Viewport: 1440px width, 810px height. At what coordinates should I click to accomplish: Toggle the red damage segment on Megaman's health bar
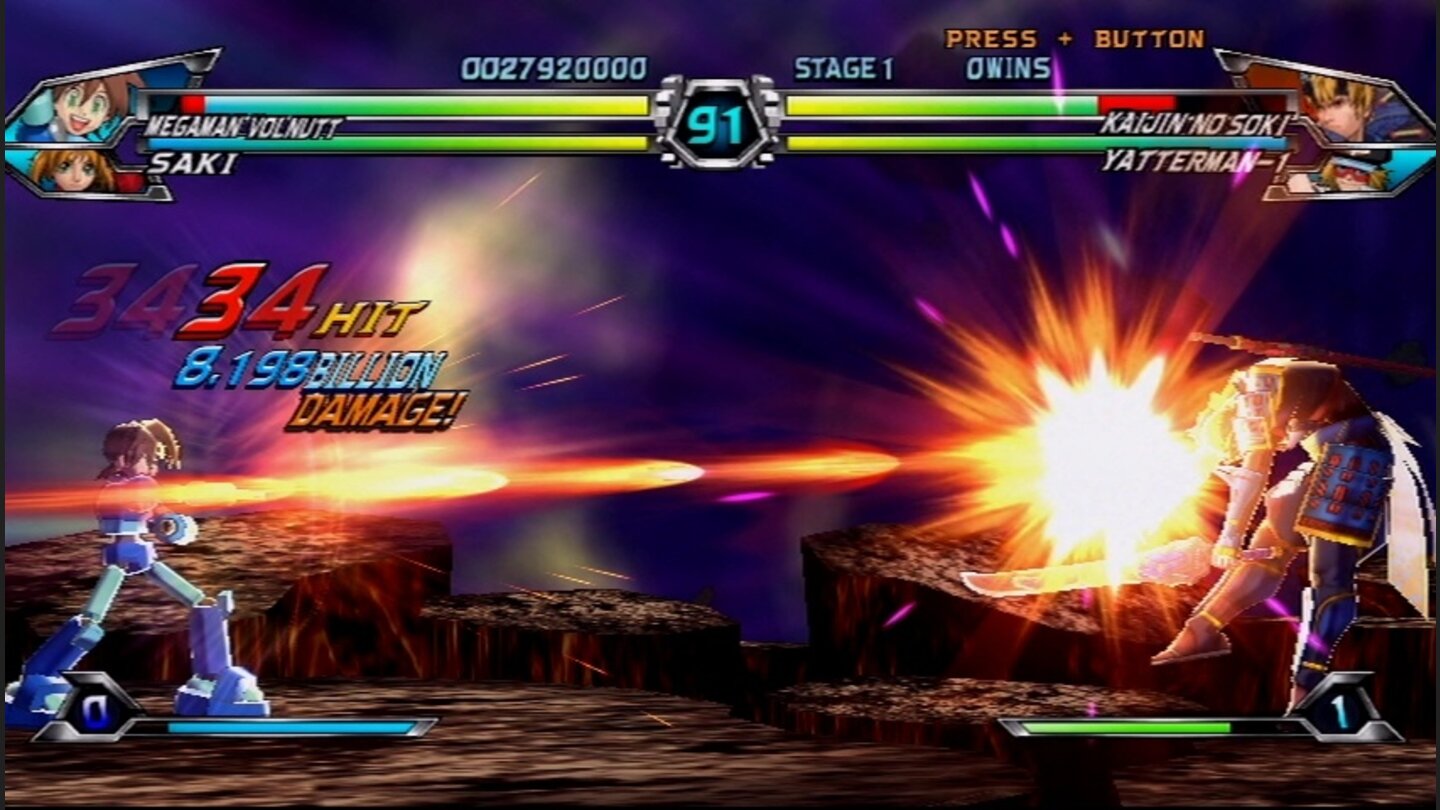(x=190, y=102)
